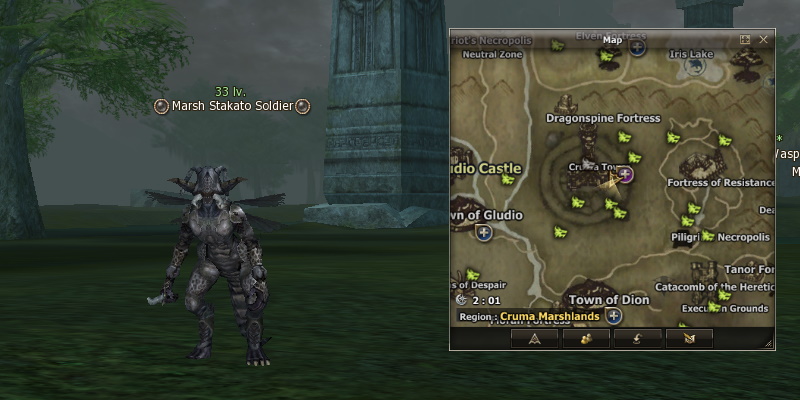This screenshot has width=800, height=400.
Task: Click the blue plus marker beside Town of Gludio
Action: point(484,233)
